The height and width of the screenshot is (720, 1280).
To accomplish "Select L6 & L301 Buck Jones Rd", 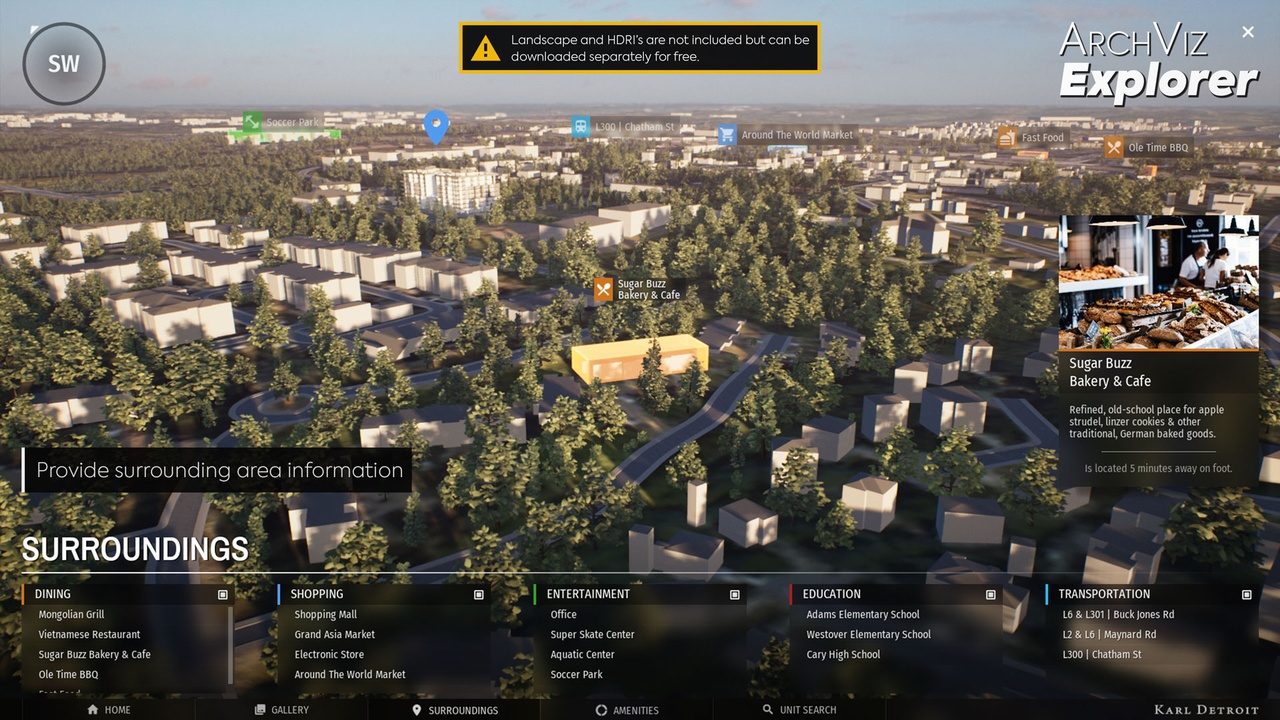I will tap(1118, 615).
